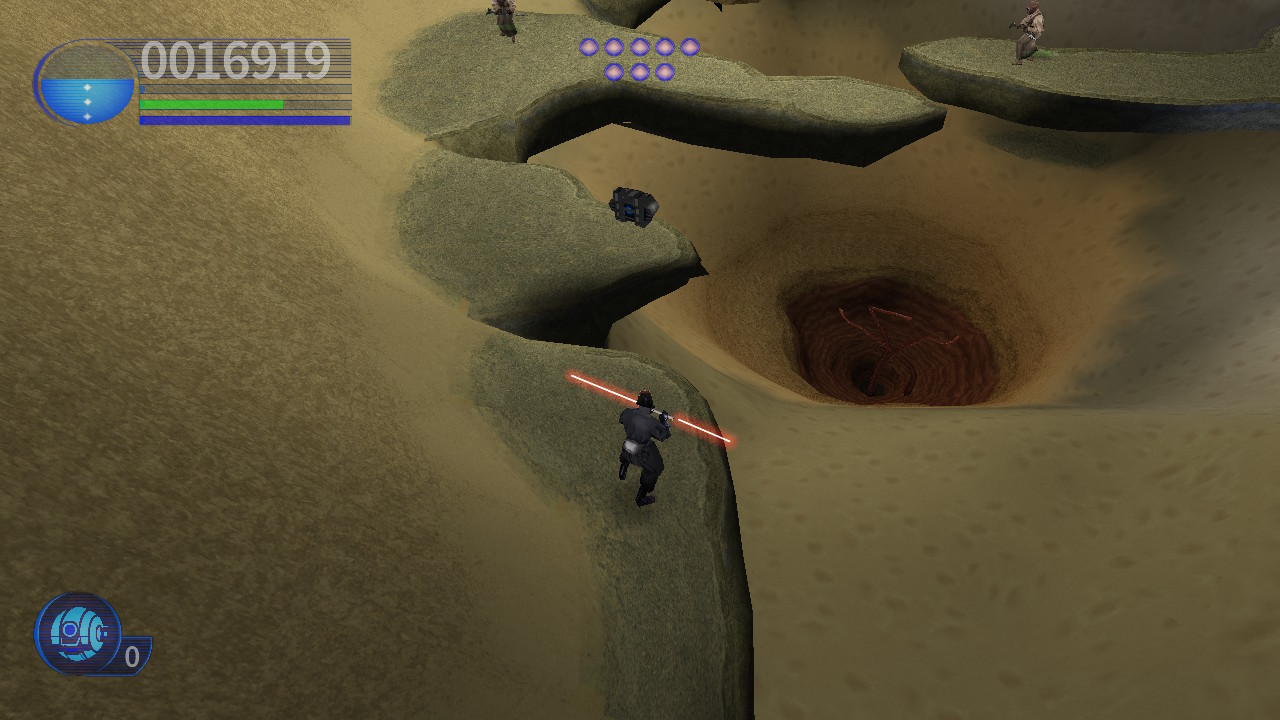
Task: Click the score readout 0016919
Action: coord(237,60)
